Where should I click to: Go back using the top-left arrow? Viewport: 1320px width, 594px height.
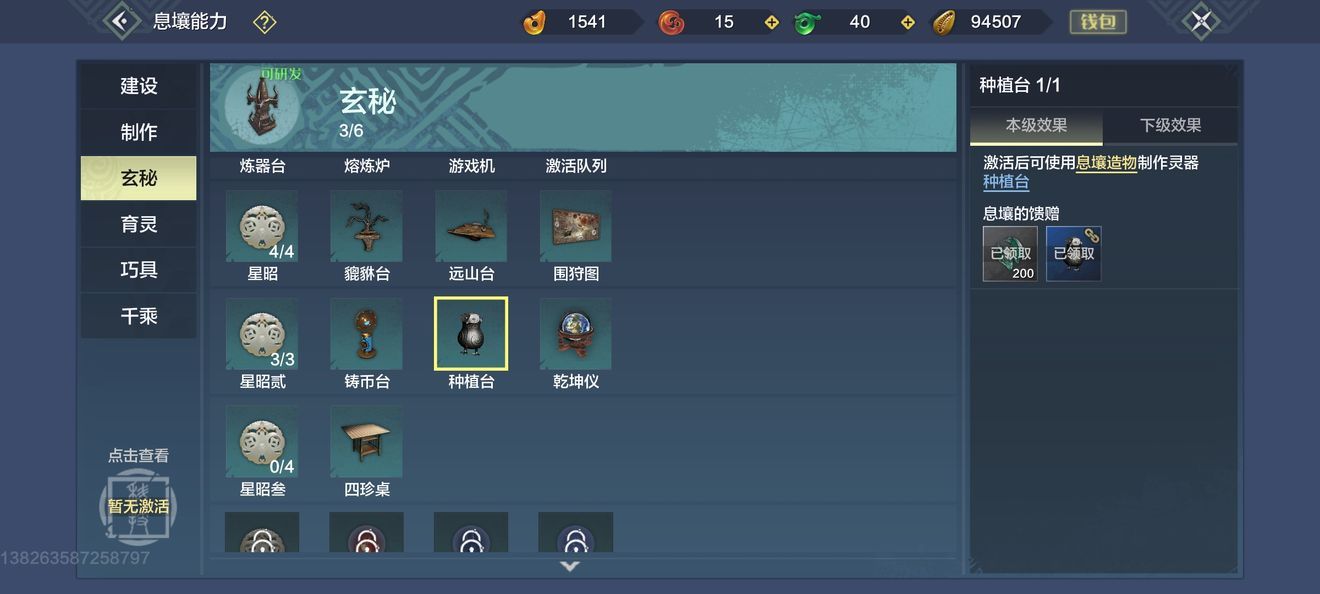pyautogui.click(x=121, y=21)
